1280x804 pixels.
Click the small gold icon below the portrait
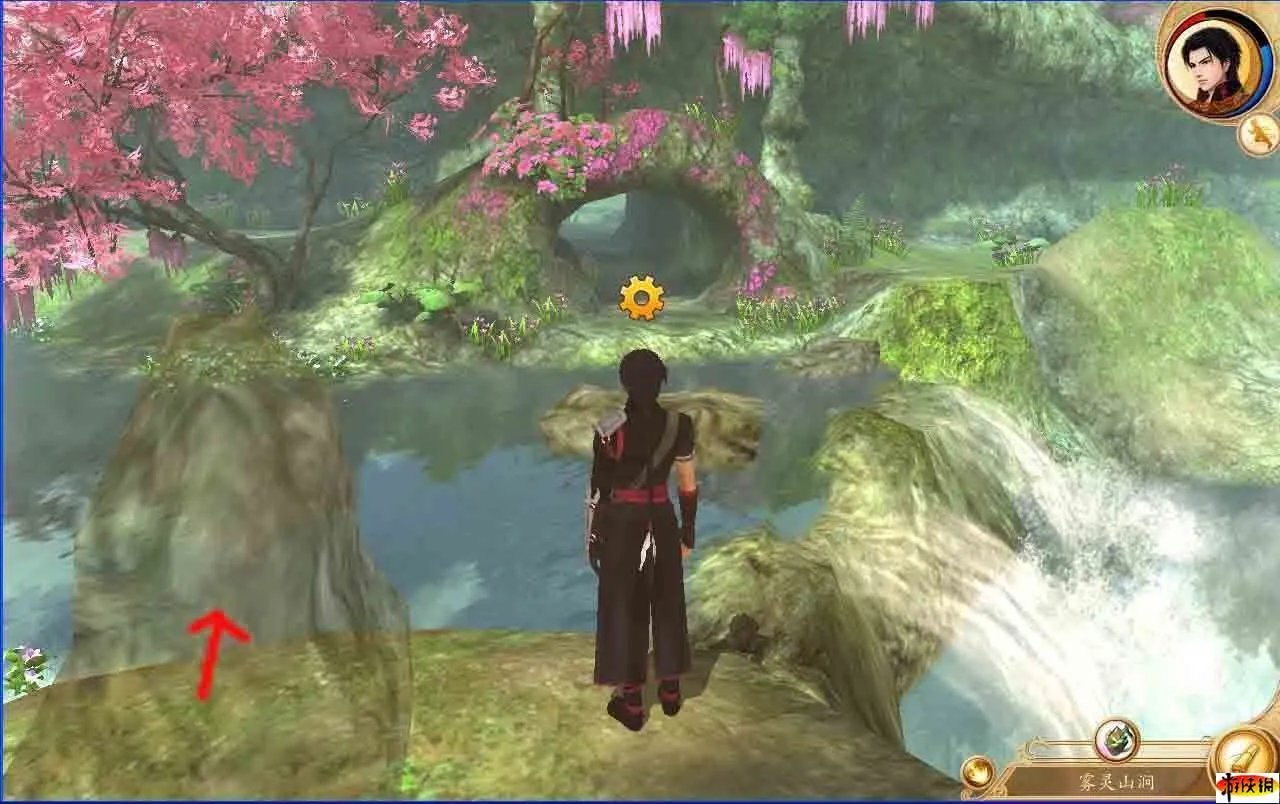1257,135
